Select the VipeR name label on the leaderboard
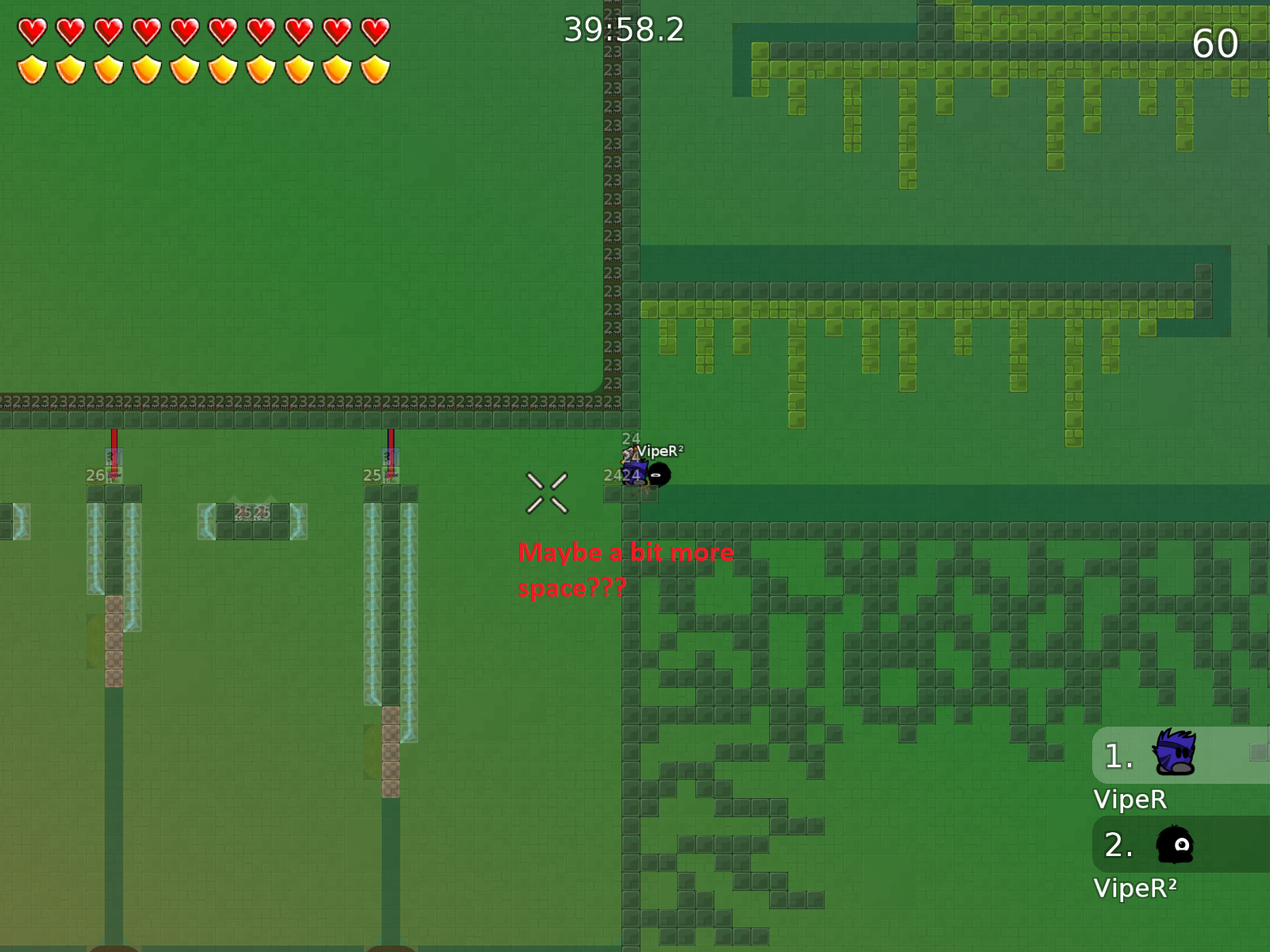Screen dimensions: 1270x952 point(1132,800)
